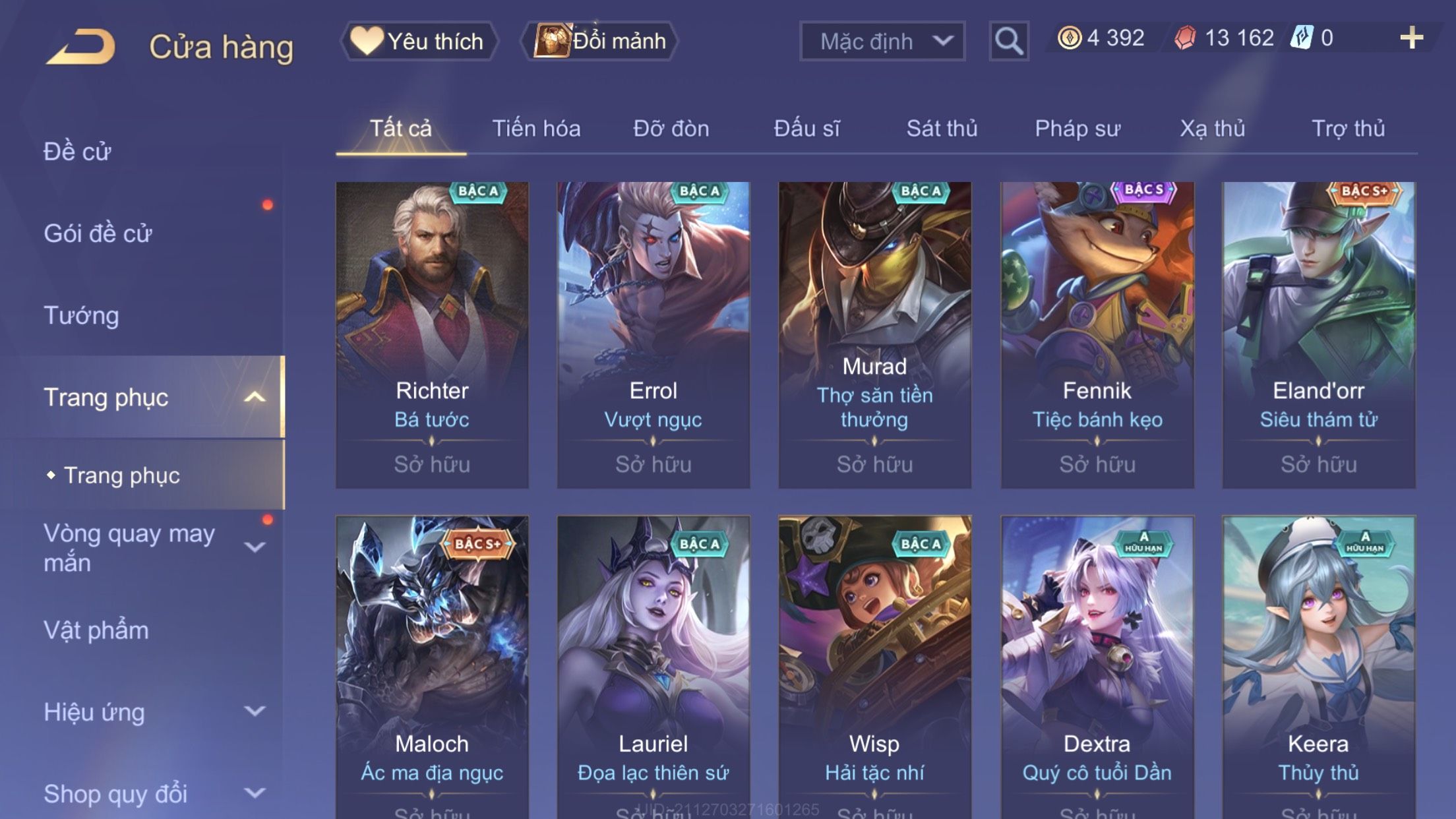Select Murad Thợ săn tiền thưởng card

(x=874, y=335)
